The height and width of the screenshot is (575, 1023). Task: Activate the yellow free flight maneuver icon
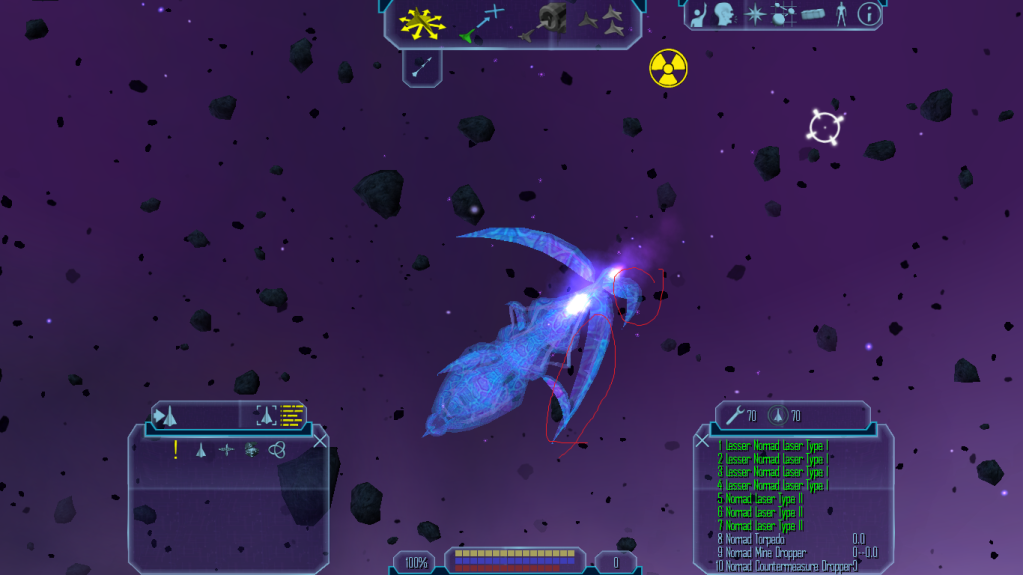coord(422,22)
